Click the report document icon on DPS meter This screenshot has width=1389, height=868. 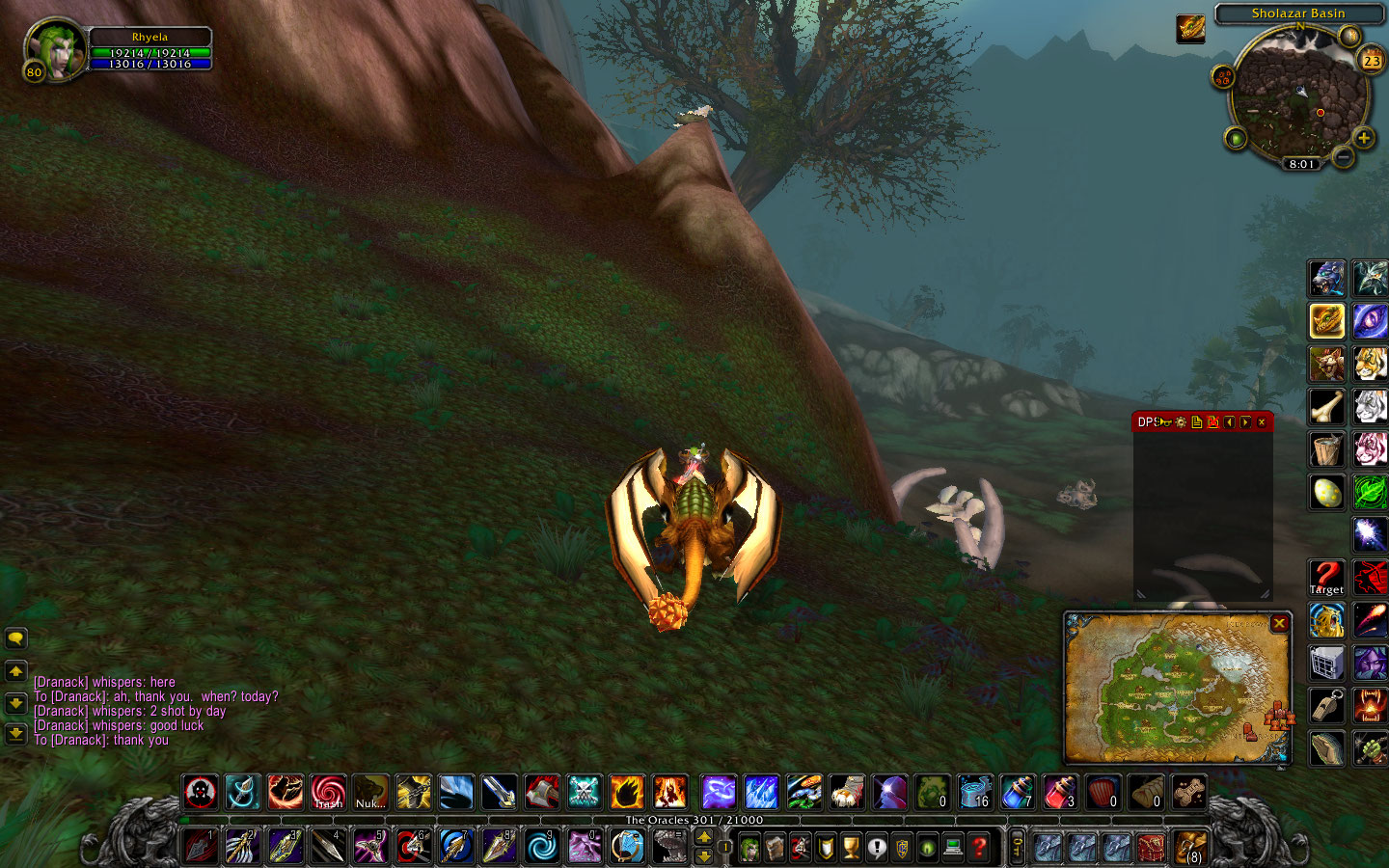tap(1197, 422)
